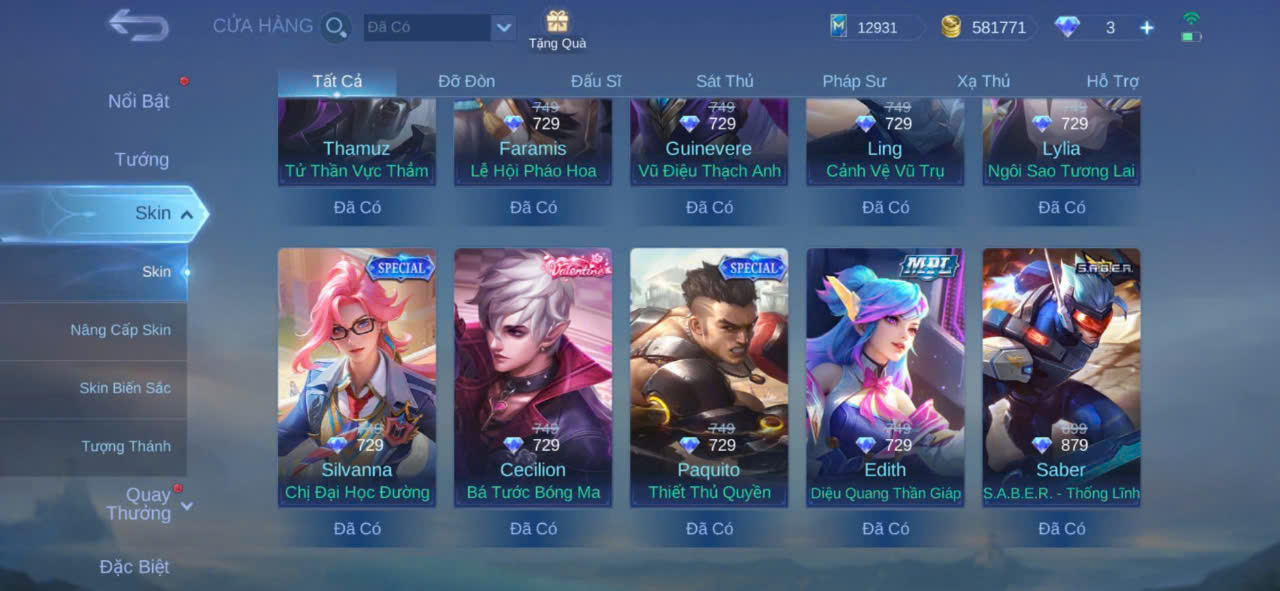Open the Đã Có filter dropdown
Image resolution: width=1280 pixels, height=591 pixels.
503,28
